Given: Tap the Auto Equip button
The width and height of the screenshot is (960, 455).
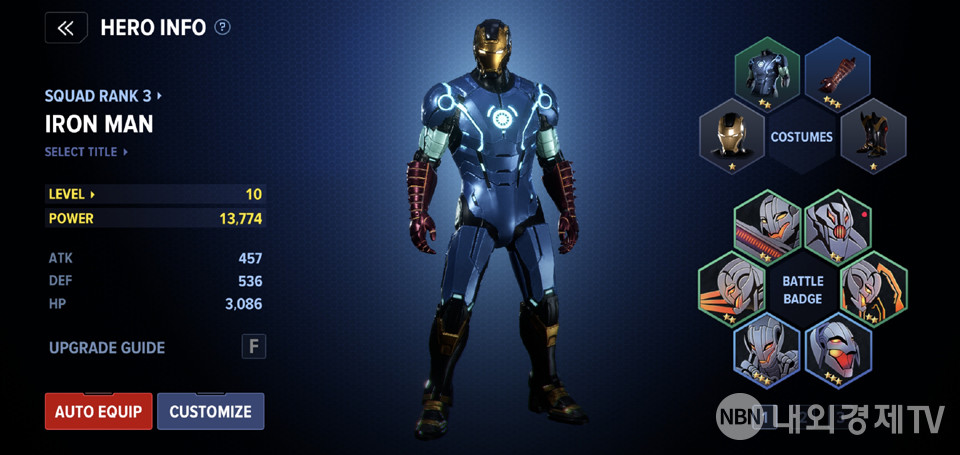Looking at the screenshot, I should pos(98,411).
